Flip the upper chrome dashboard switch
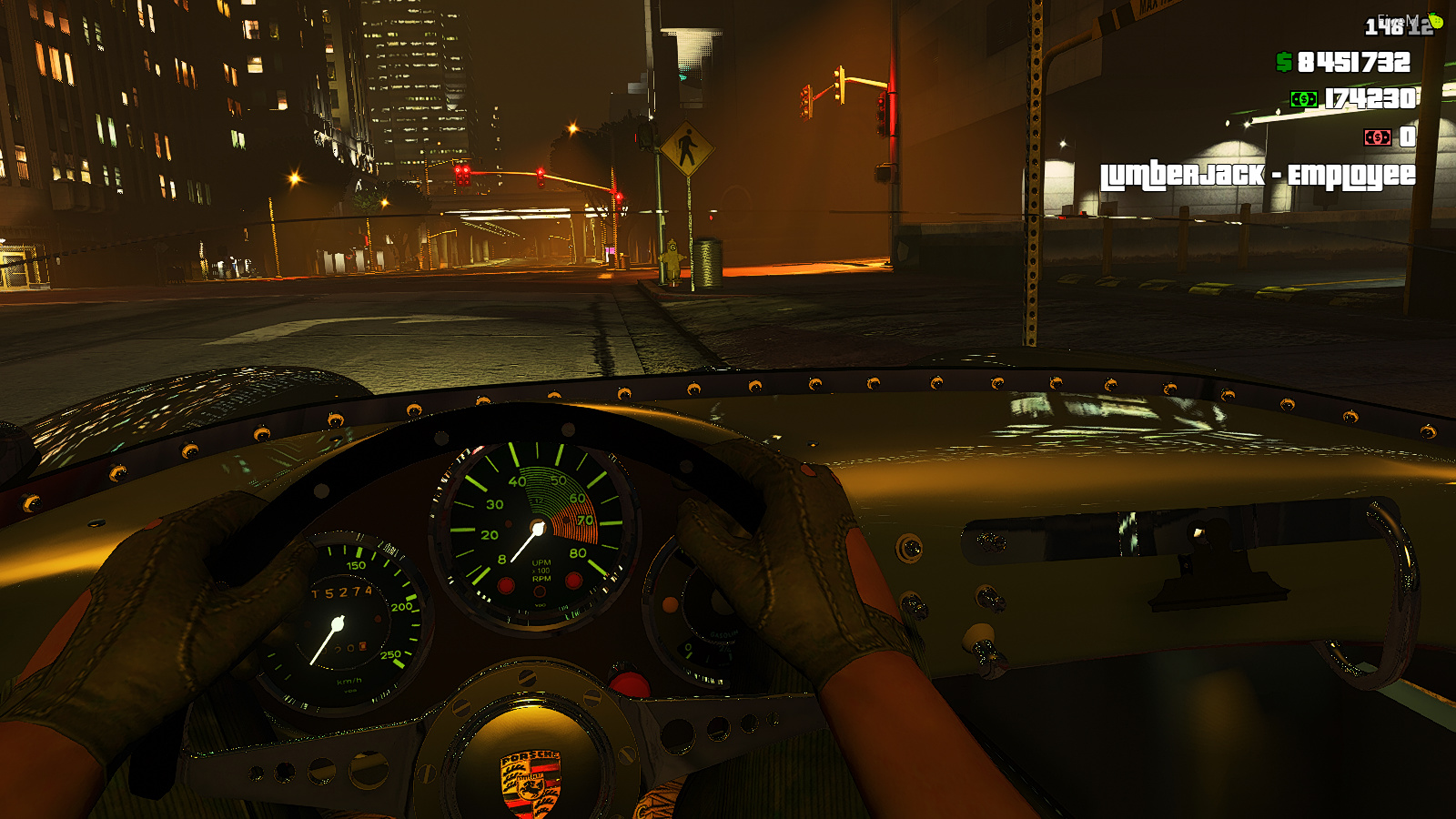Viewport: 1456px width, 819px height. click(991, 542)
